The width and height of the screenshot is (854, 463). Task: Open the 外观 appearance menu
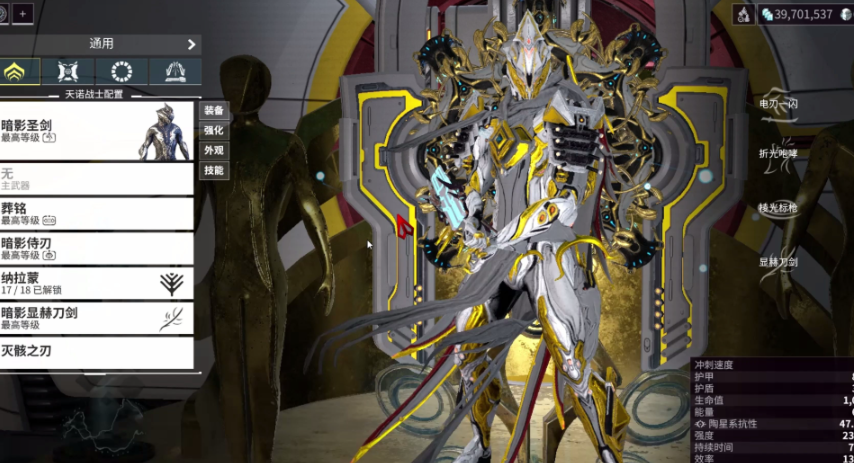click(214, 150)
